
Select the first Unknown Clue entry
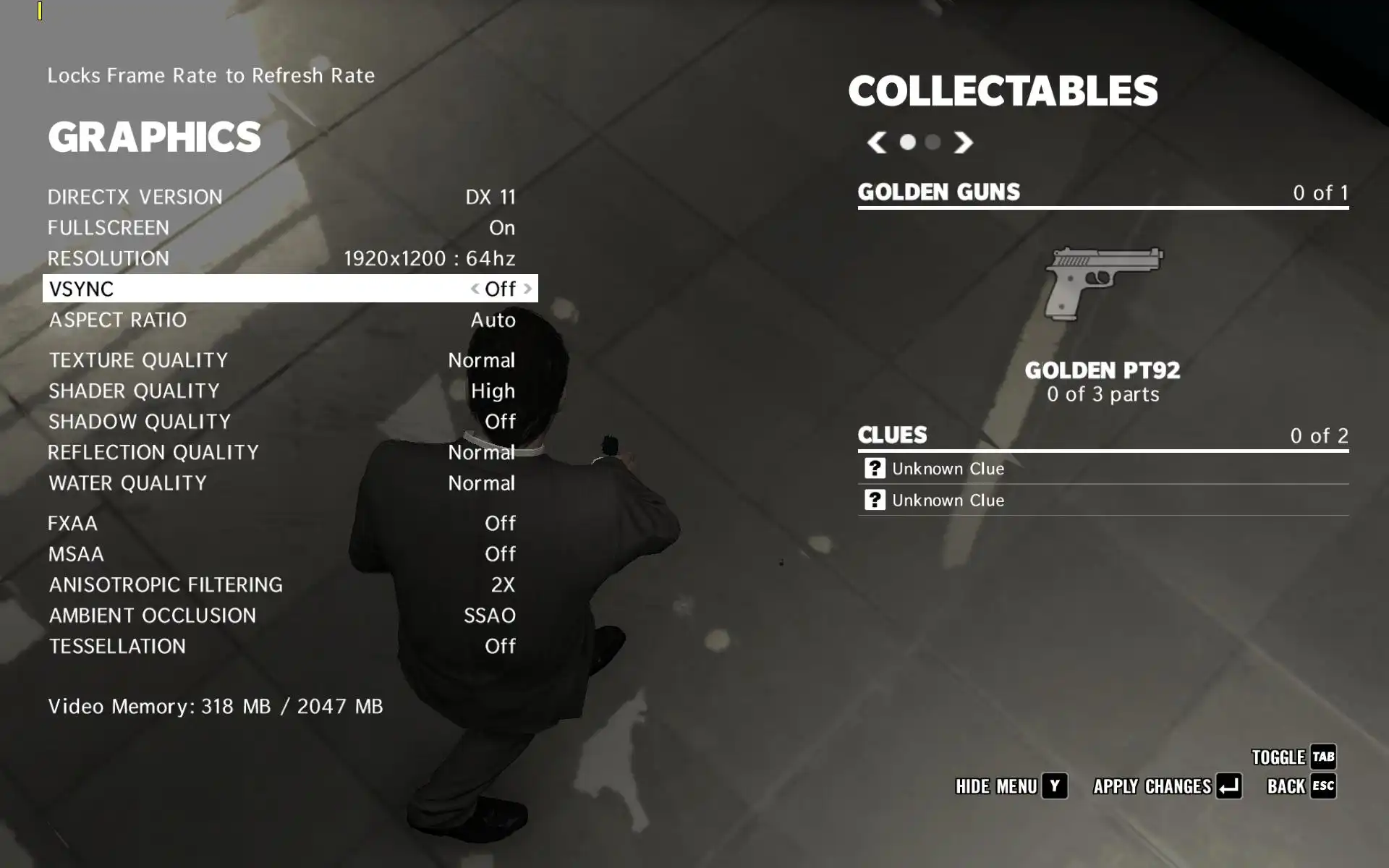[948, 469]
